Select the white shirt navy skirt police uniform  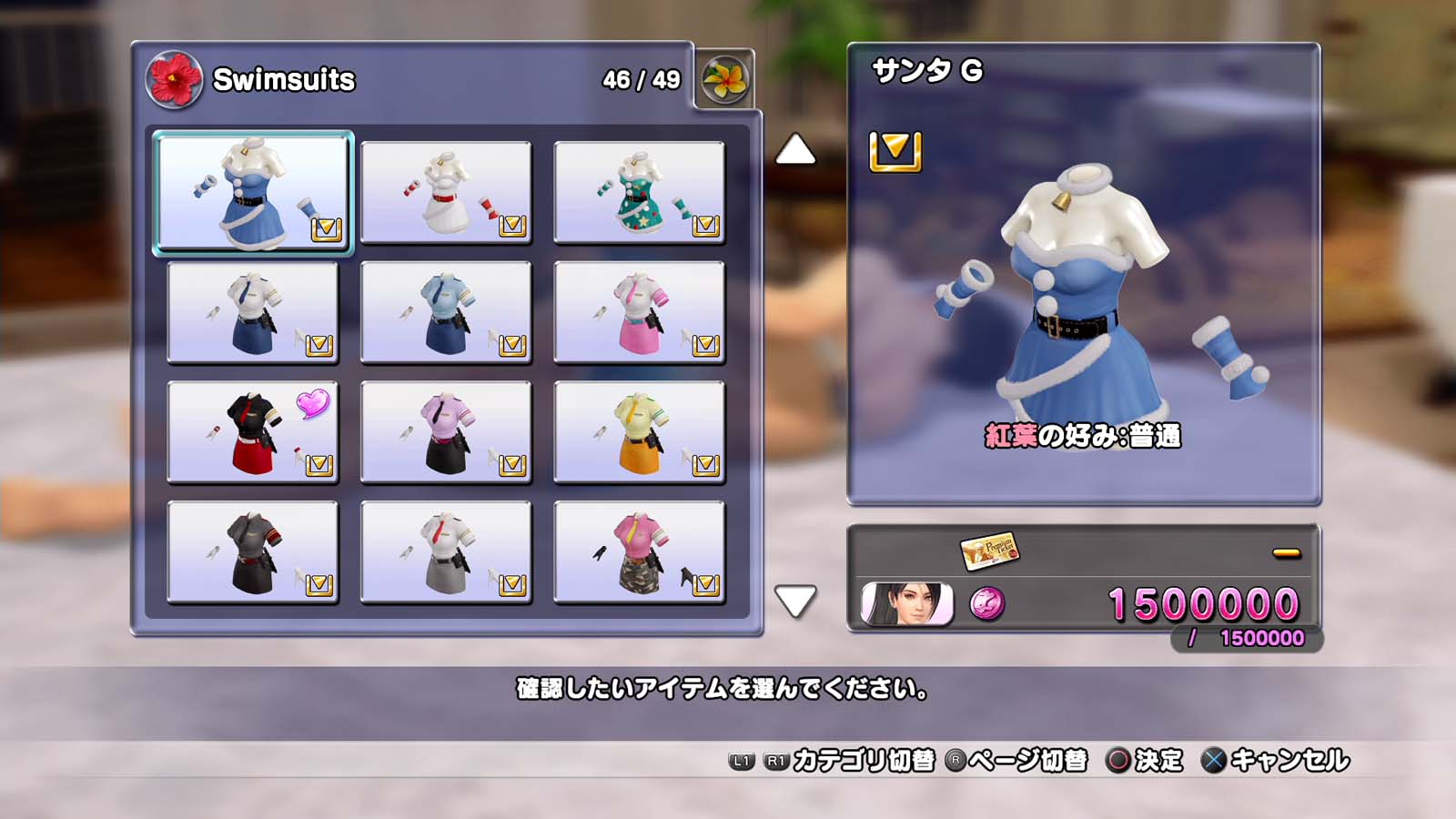pyautogui.click(x=253, y=312)
